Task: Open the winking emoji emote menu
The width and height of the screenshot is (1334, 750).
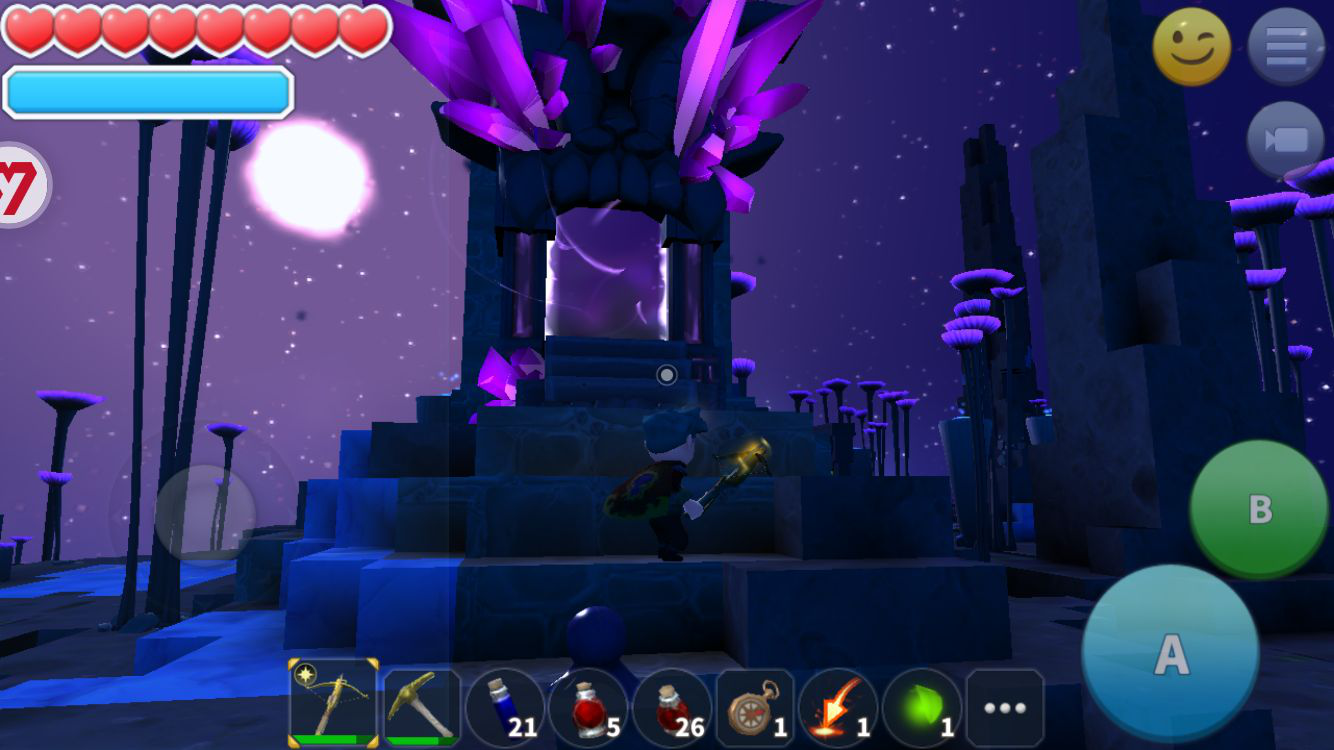Action: (1191, 47)
